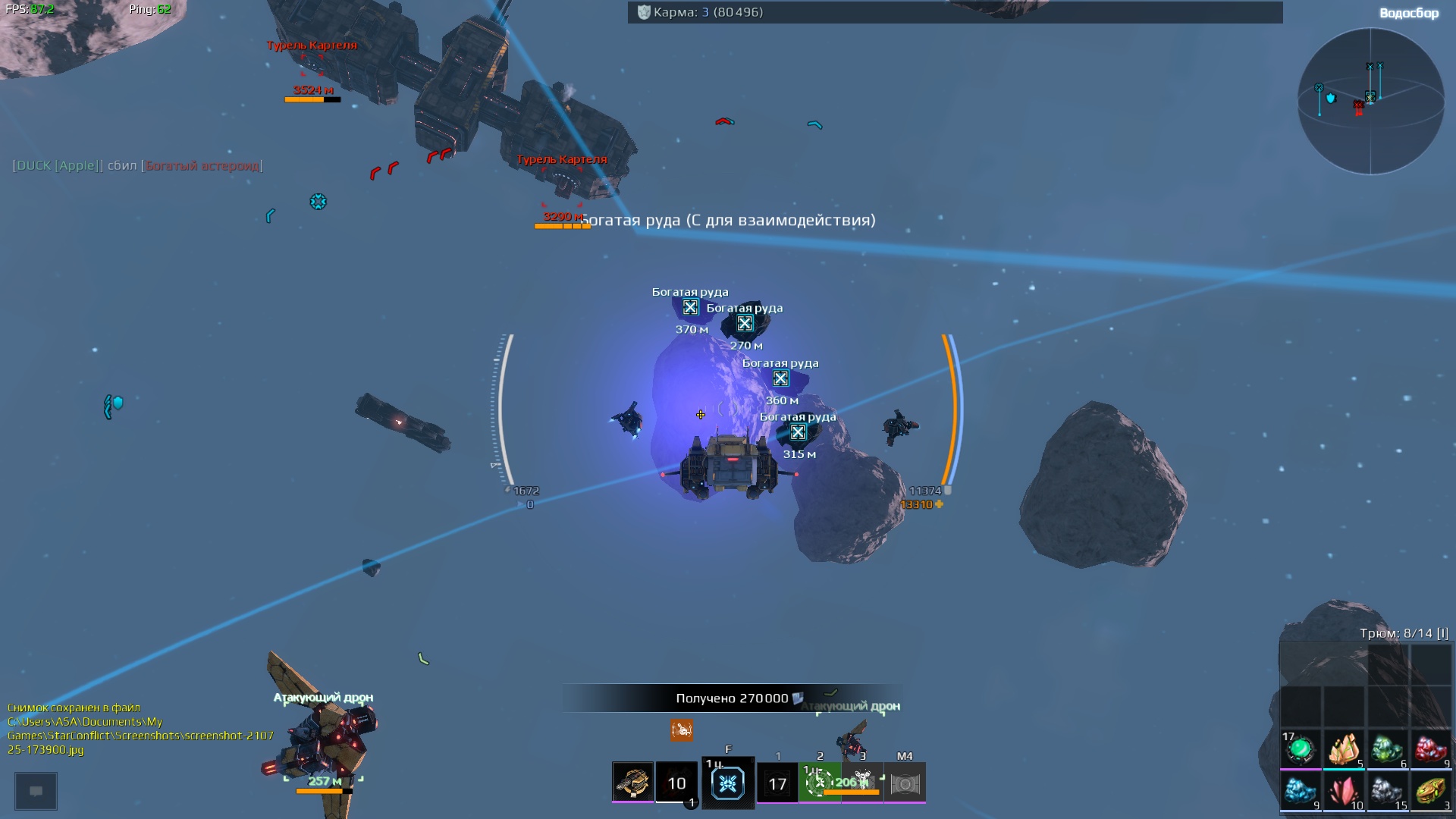Pick the pink crystal shards in cargo
The width and height of the screenshot is (1456, 819).
1344,792
